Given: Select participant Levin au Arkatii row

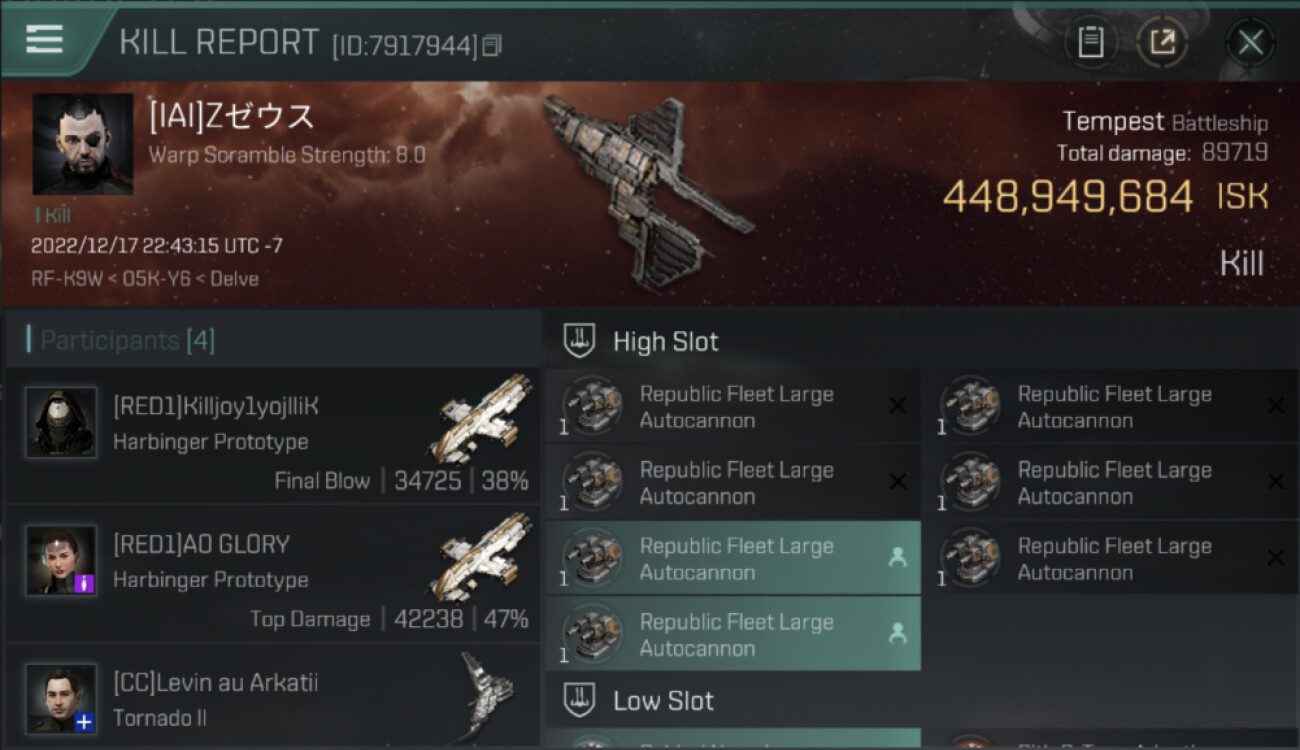Looking at the screenshot, I should tap(272, 698).
